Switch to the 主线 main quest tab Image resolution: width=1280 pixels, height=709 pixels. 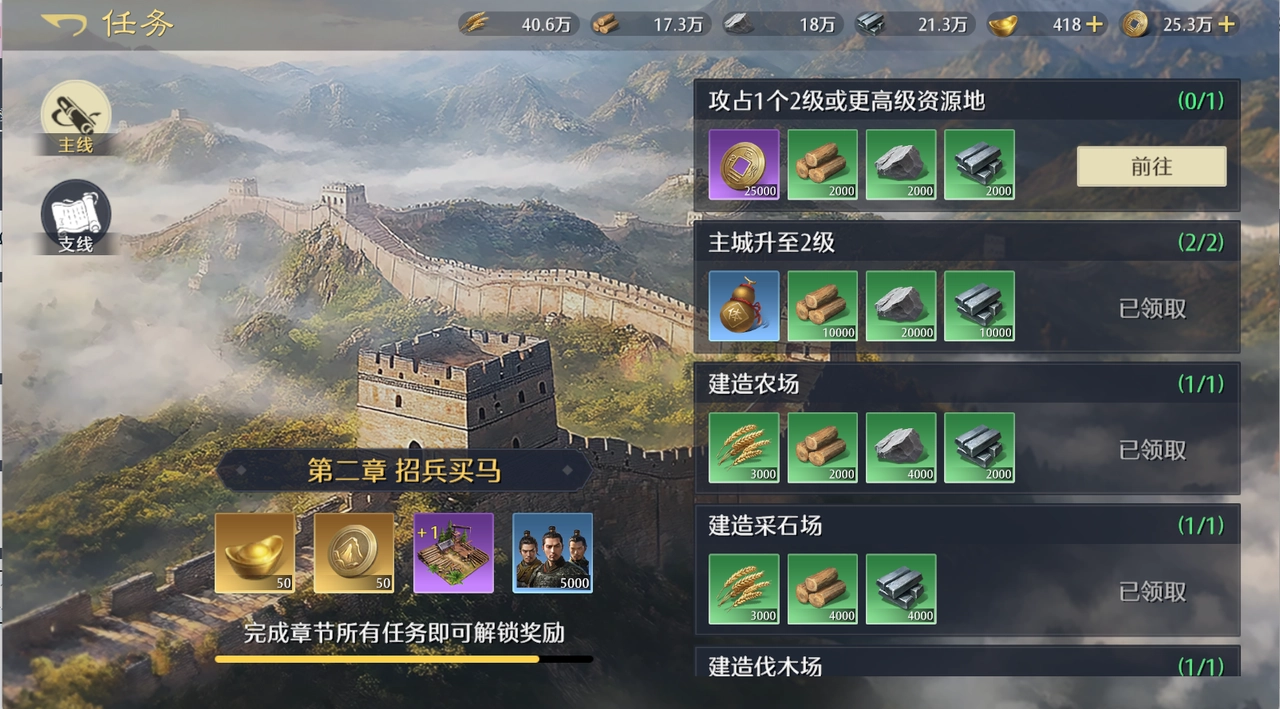click(x=75, y=117)
